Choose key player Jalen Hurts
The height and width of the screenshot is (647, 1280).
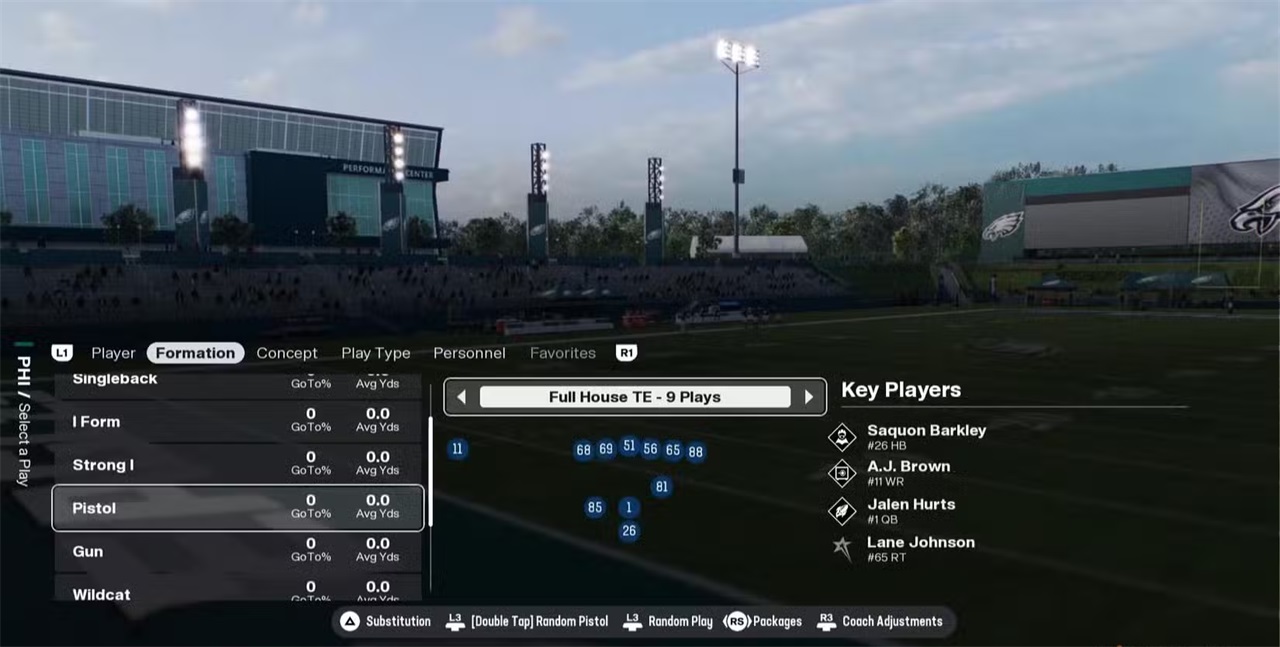910,510
